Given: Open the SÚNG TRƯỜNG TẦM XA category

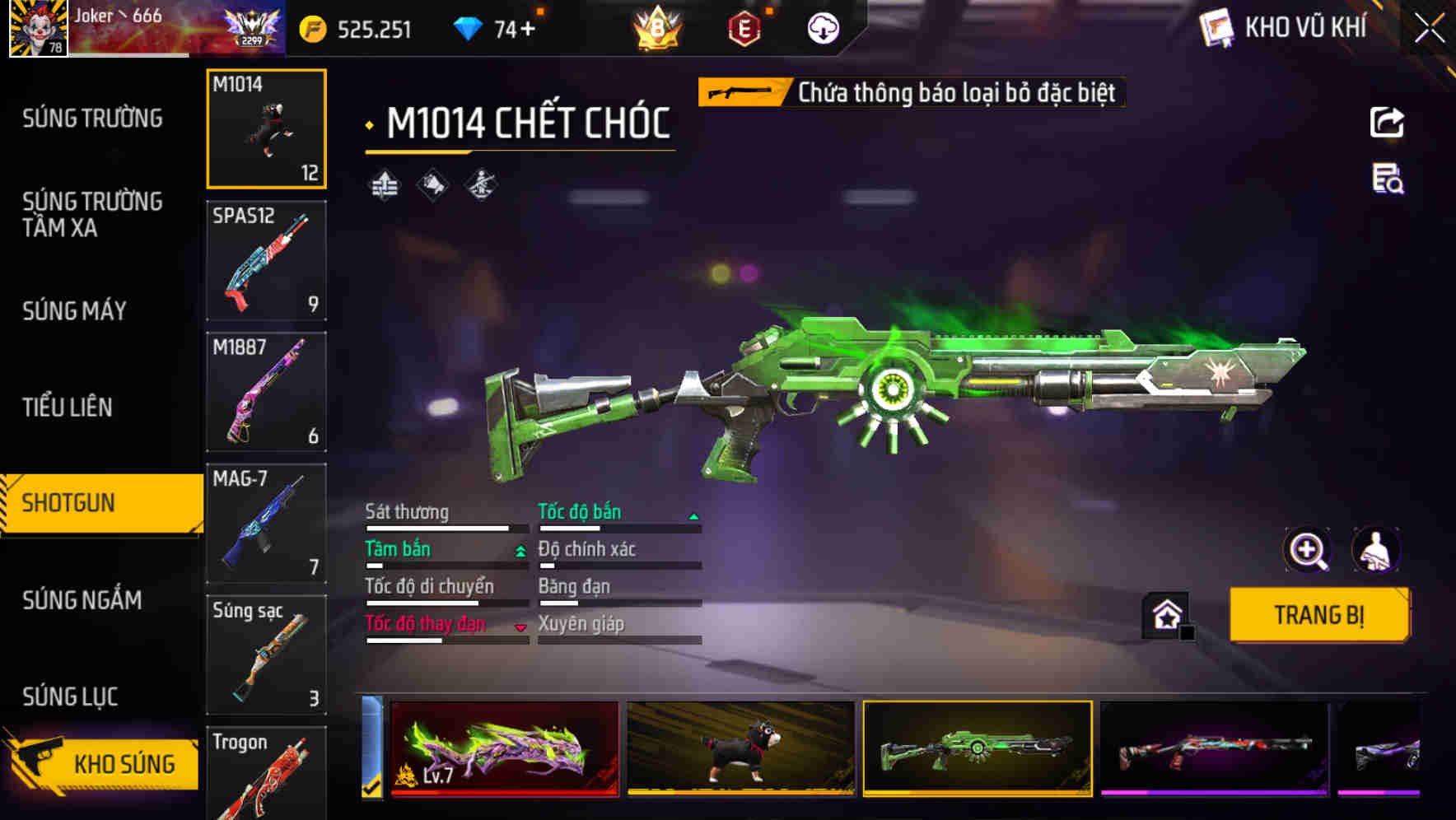Looking at the screenshot, I should pyautogui.click(x=92, y=214).
